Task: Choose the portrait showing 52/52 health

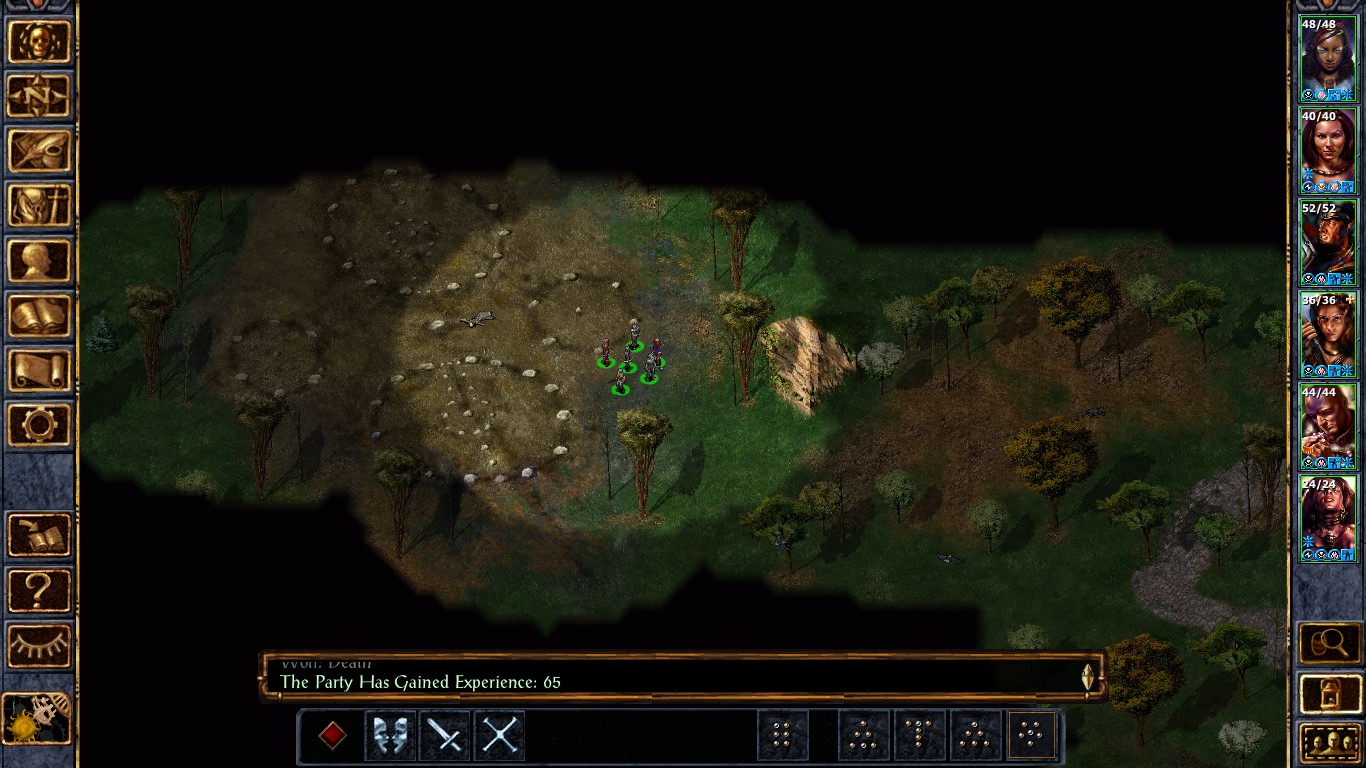Action: (x=1327, y=242)
